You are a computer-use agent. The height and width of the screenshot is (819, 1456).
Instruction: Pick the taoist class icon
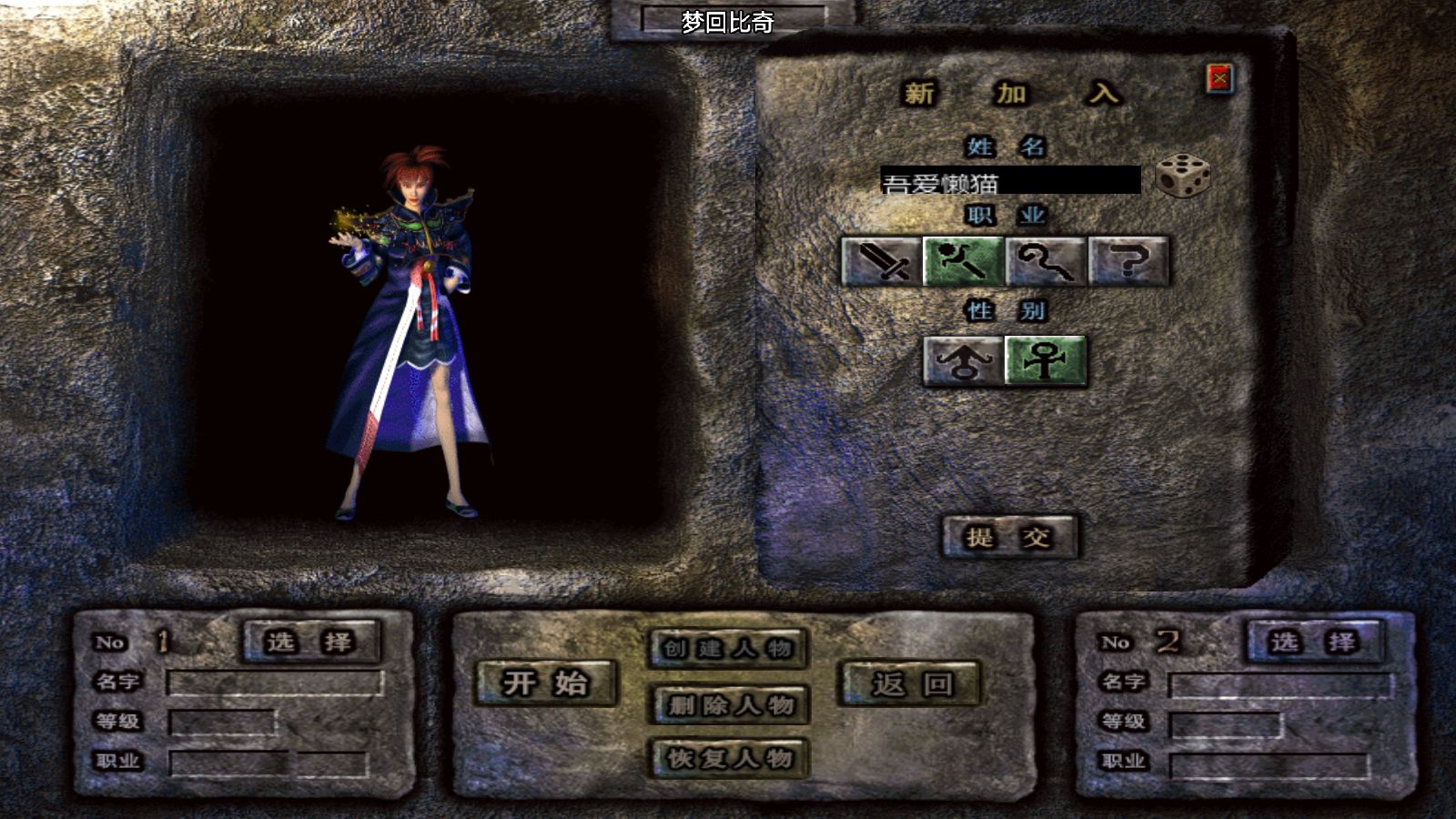(x=1045, y=261)
